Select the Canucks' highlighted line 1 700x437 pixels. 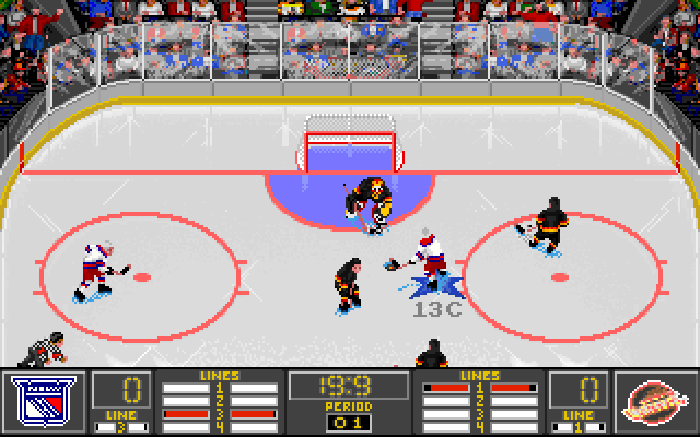click(x=479, y=387)
